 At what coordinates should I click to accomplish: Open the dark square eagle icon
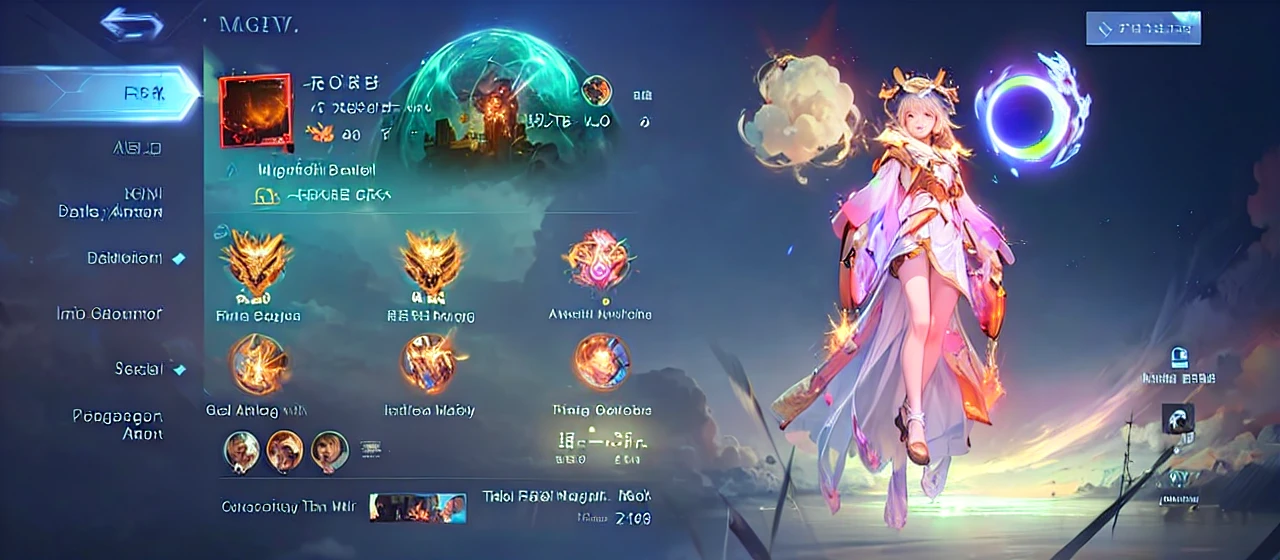pyautogui.click(x=1178, y=418)
